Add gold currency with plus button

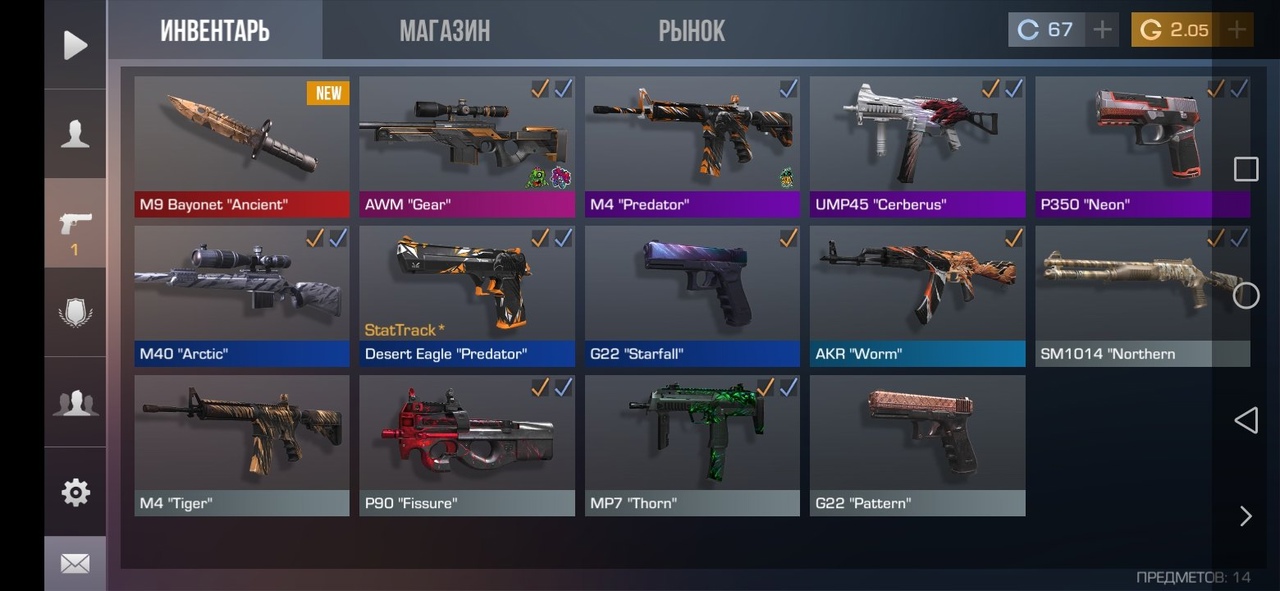click(1237, 30)
